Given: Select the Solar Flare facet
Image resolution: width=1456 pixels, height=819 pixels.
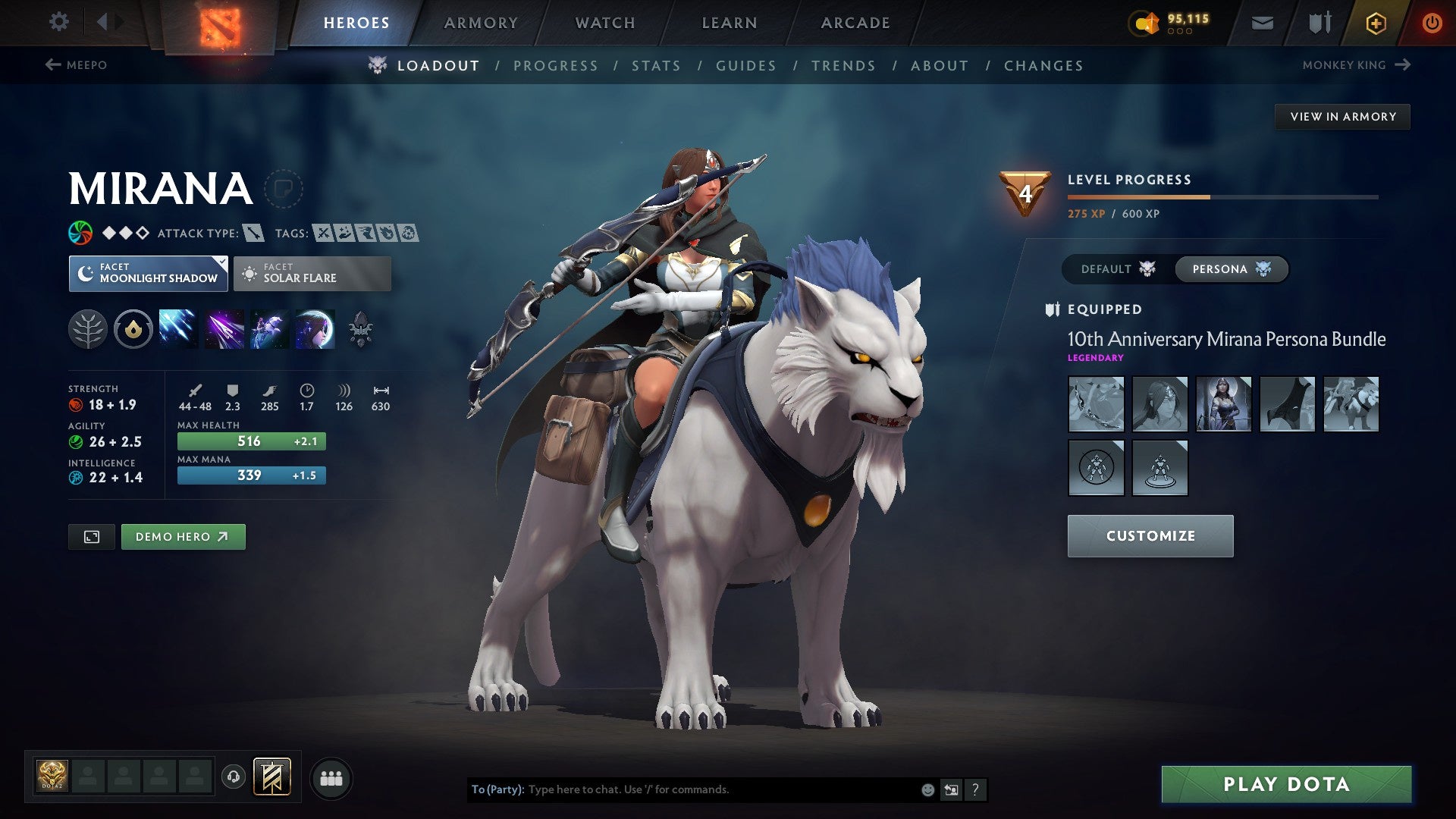Looking at the screenshot, I should coord(312,273).
